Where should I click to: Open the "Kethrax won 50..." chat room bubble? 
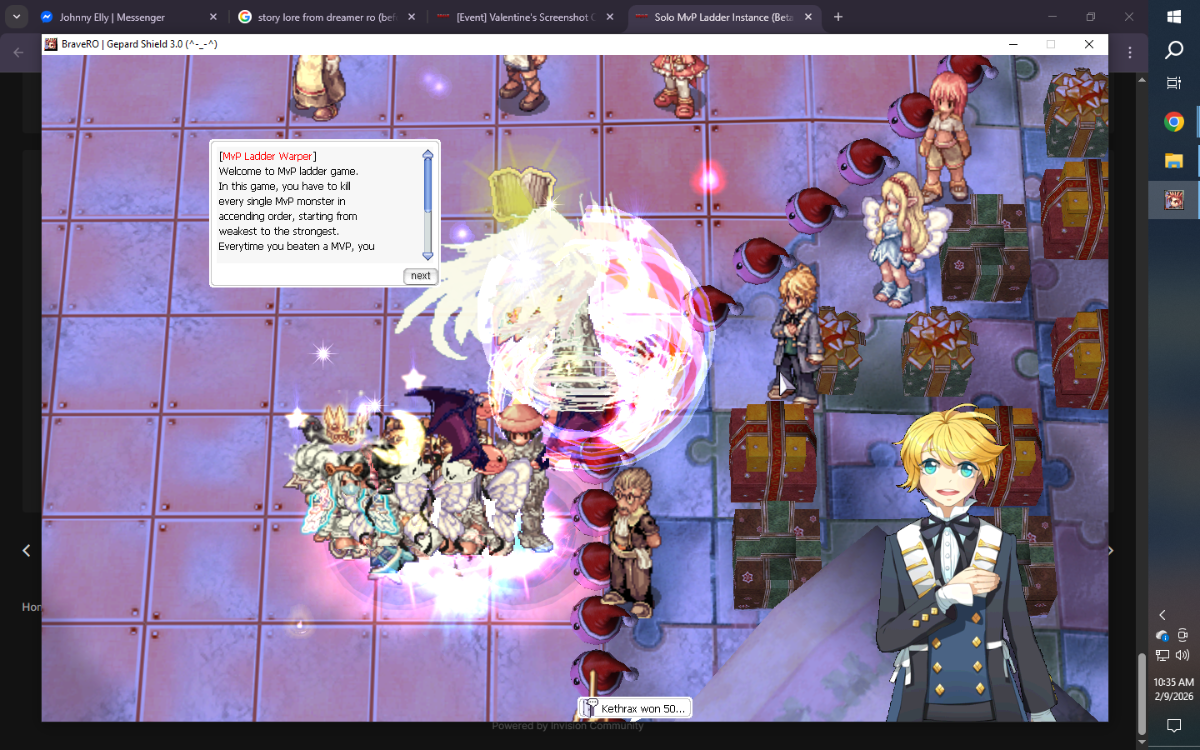click(635, 708)
